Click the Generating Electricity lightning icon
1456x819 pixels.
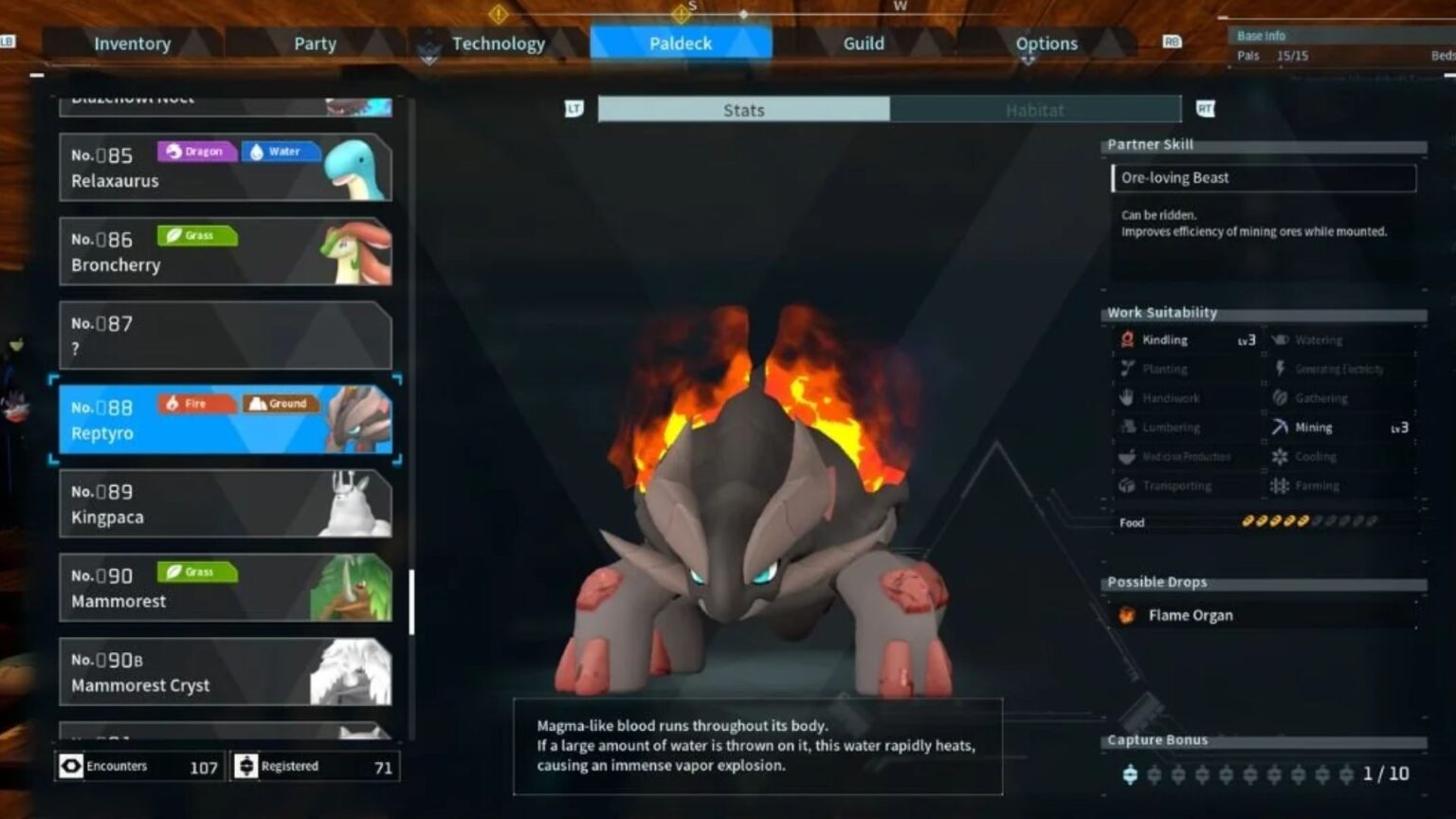[x=1279, y=369]
